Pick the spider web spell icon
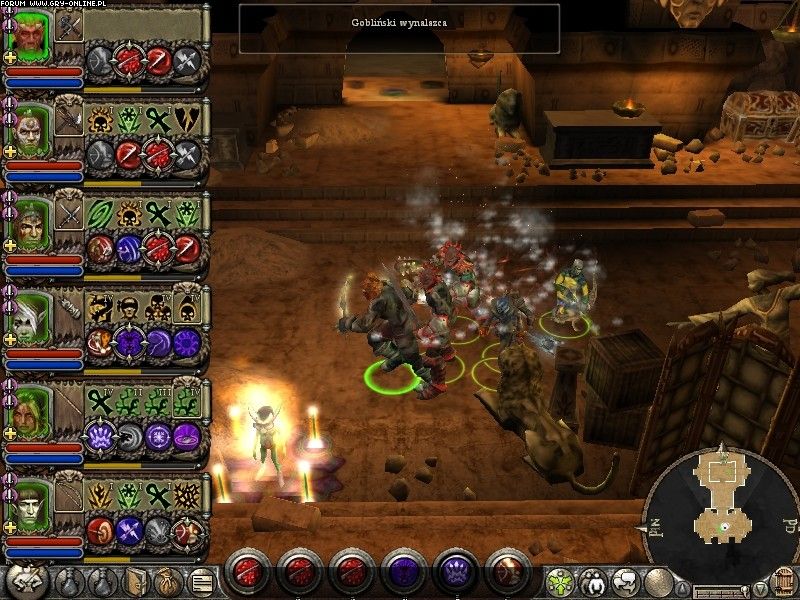800x600 pixels. (188, 496)
